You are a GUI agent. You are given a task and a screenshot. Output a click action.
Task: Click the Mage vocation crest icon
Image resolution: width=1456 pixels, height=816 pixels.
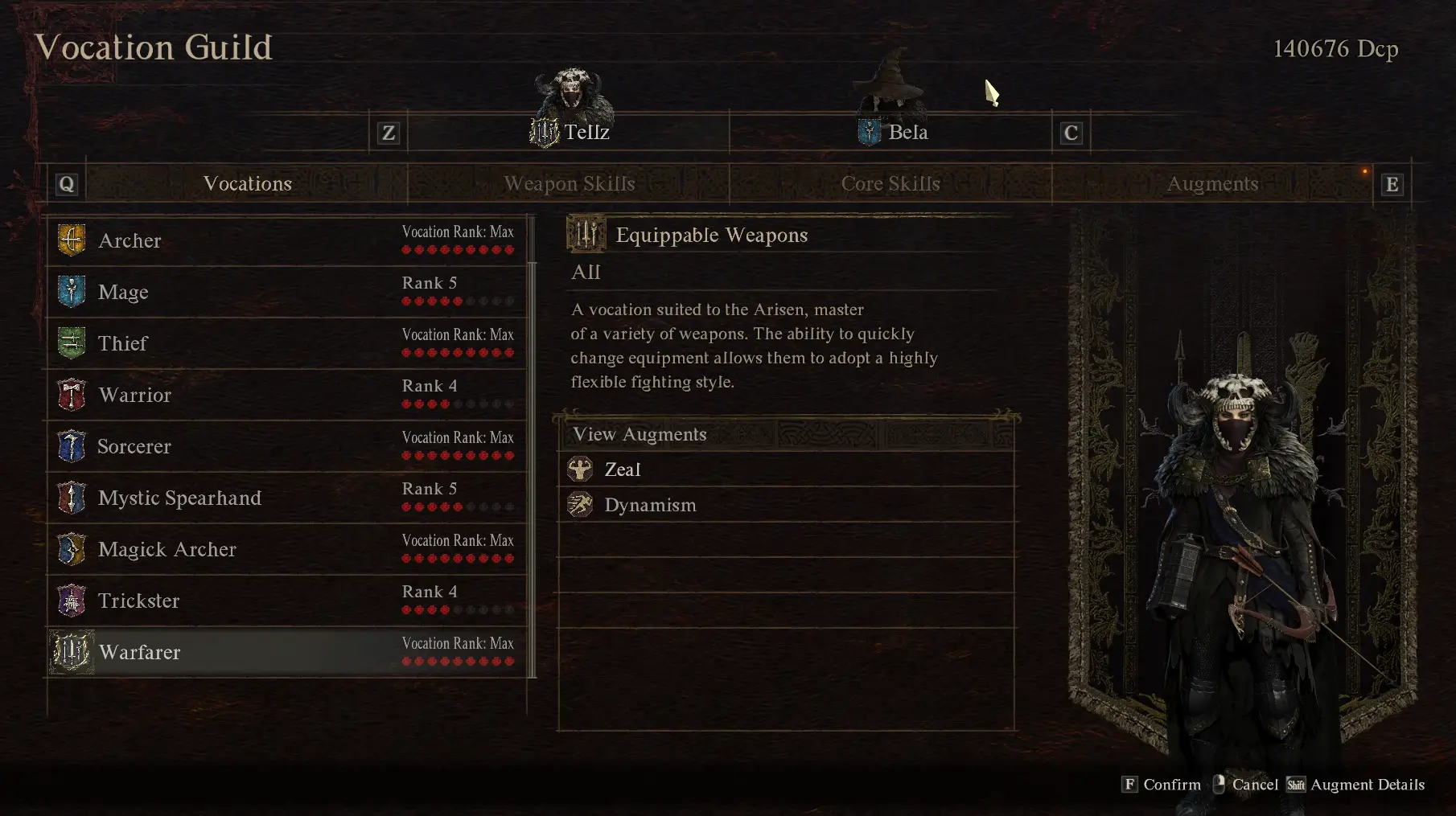(x=72, y=292)
